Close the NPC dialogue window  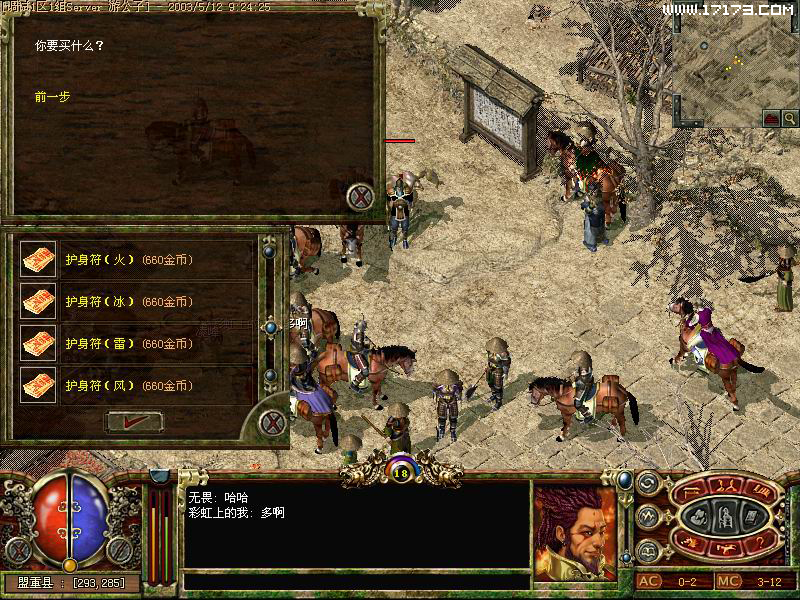pos(360,197)
